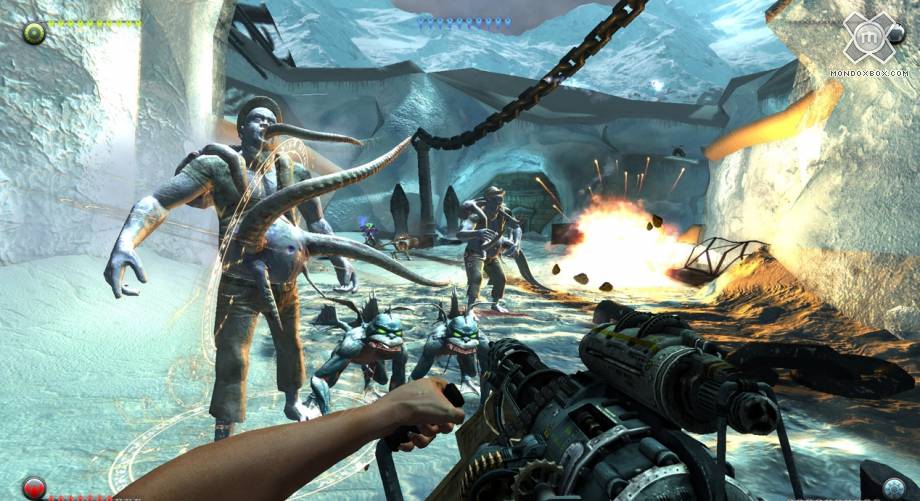Click the green armor icon
The image size is (920, 501).
click(34, 33)
